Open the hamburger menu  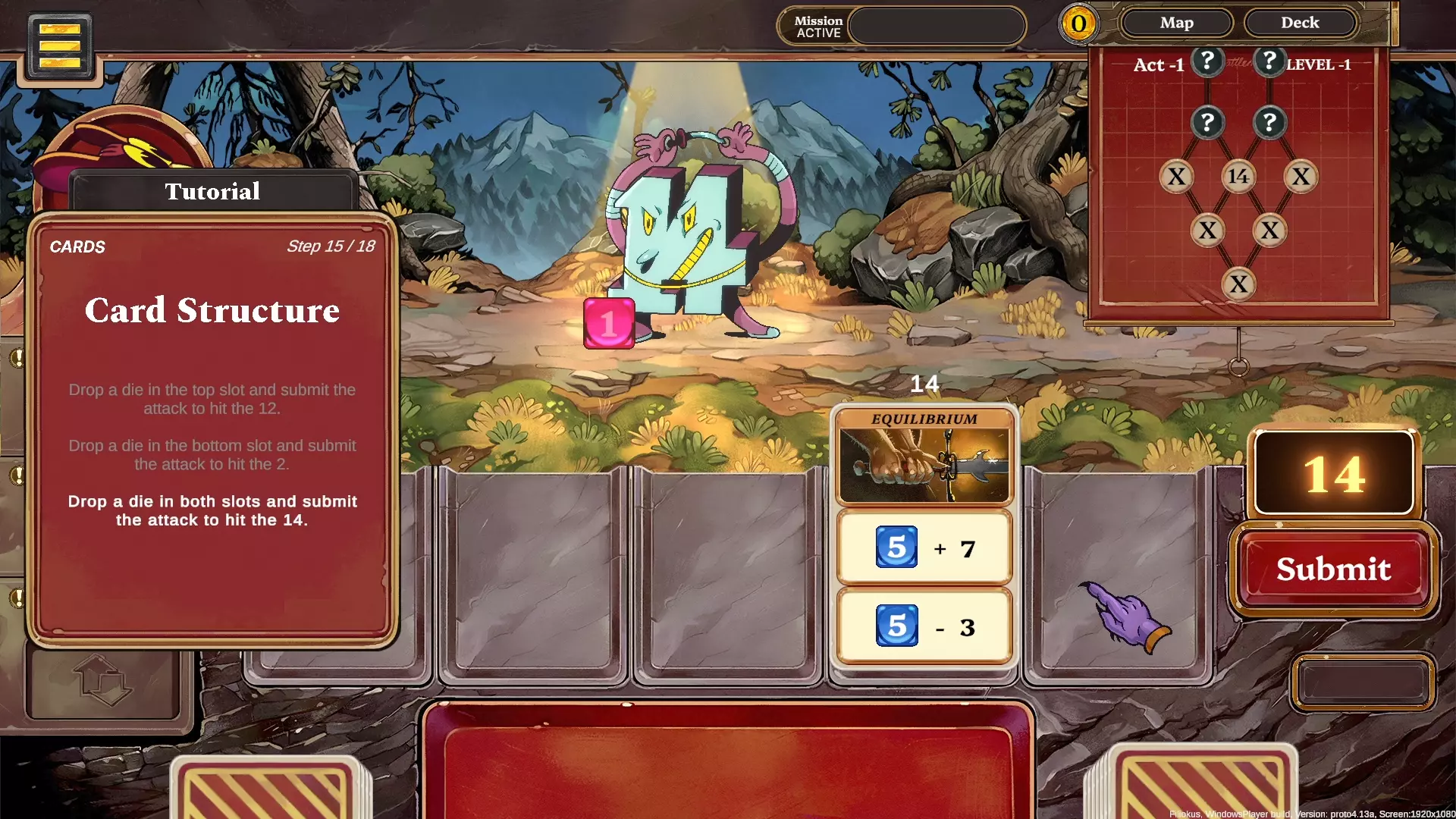pos(60,46)
